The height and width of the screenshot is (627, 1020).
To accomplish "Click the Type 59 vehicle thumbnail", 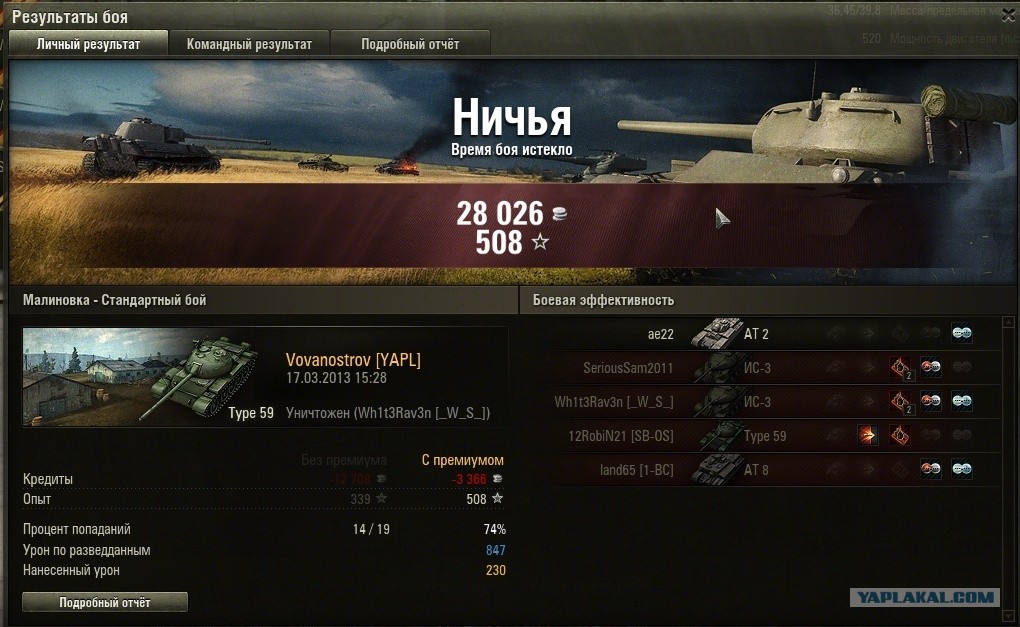I will (150, 377).
